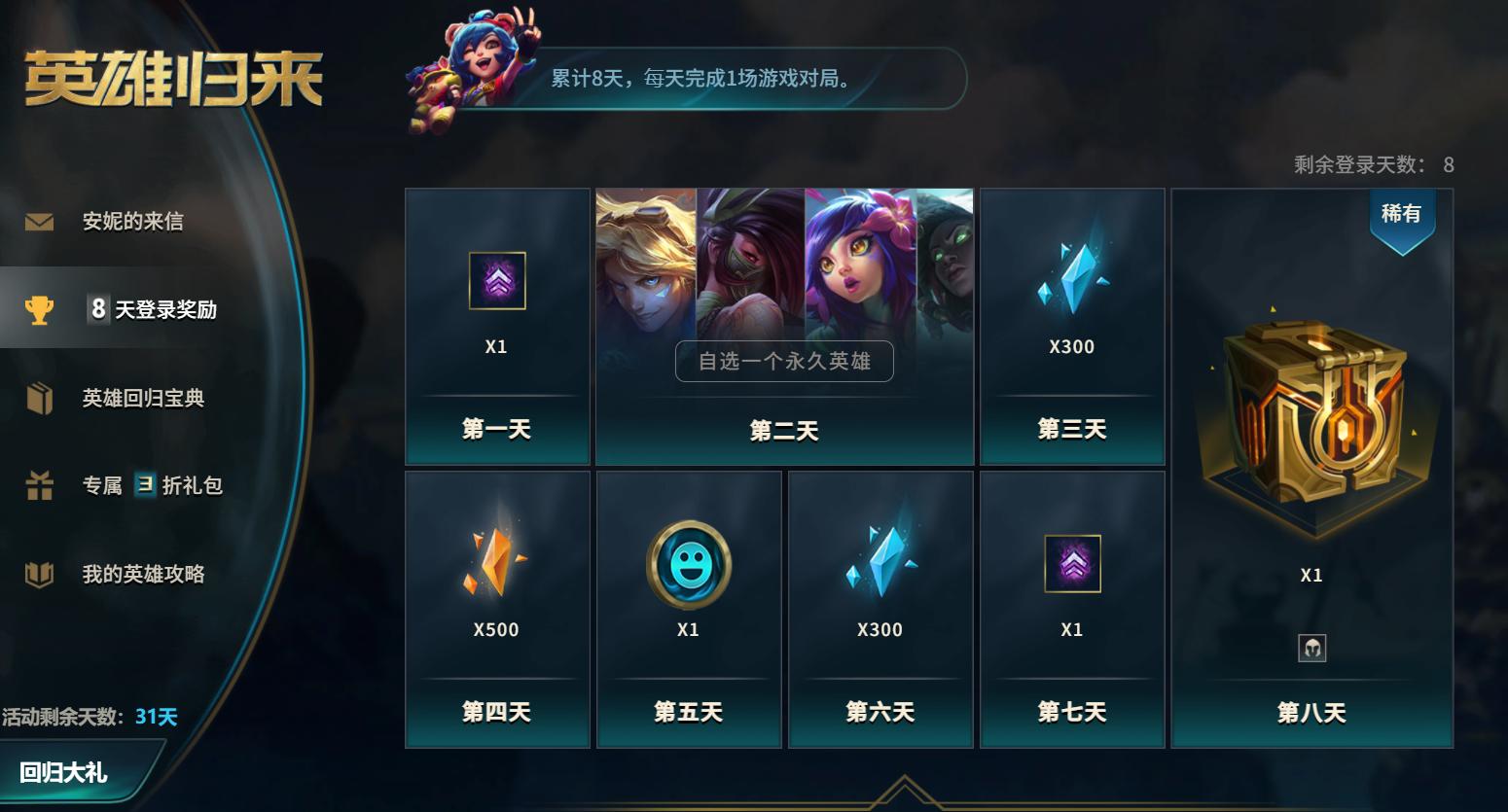
Task: Open 我的英雄攻略 via the guide icon
Action: click(x=37, y=574)
